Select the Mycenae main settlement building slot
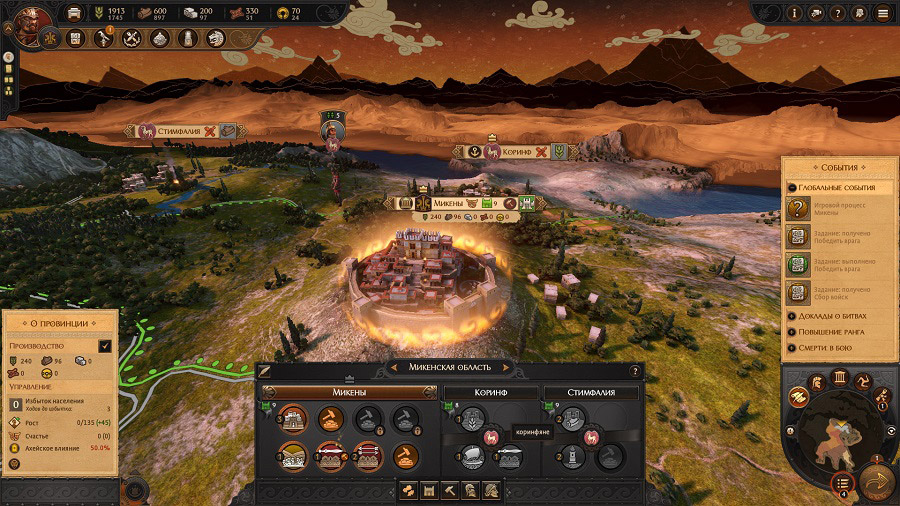 (x=293, y=419)
